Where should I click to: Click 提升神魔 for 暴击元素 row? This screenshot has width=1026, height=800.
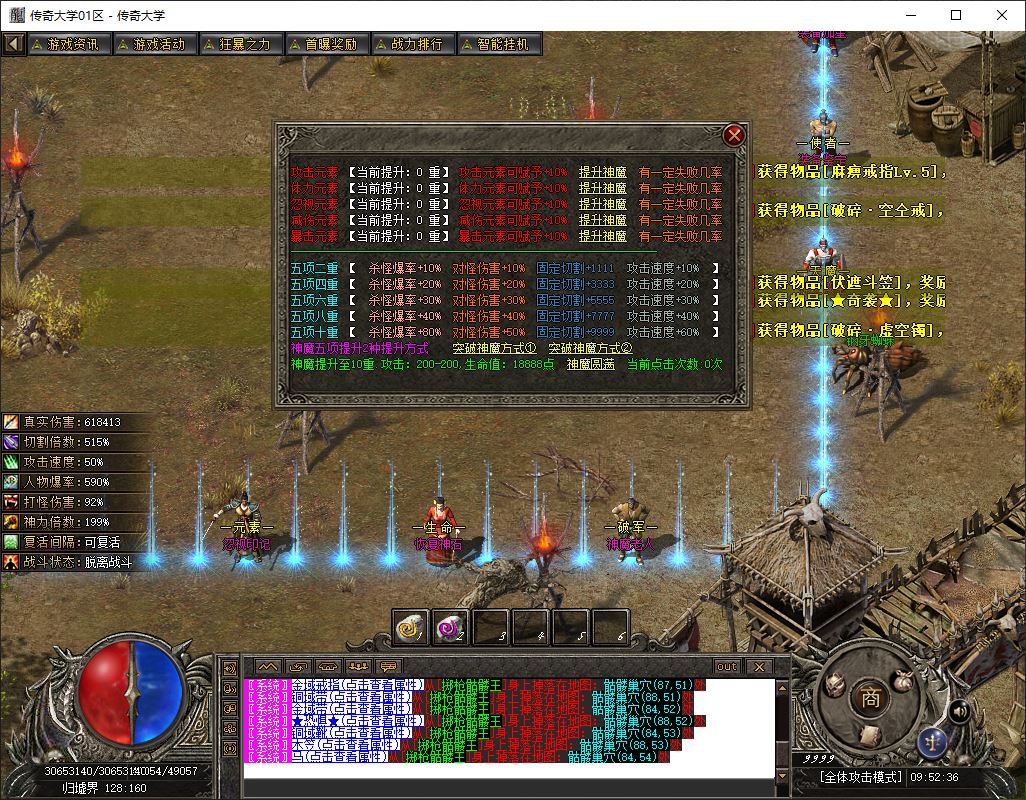pyautogui.click(x=603, y=237)
